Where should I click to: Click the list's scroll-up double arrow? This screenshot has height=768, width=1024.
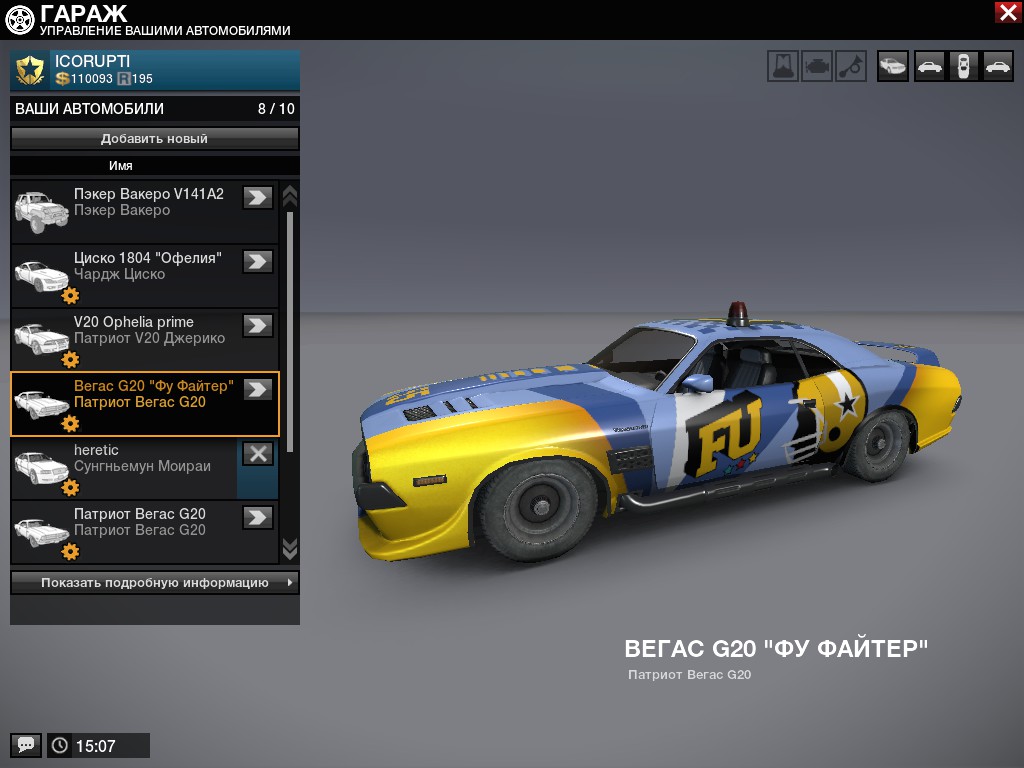click(x=290, y=194)
